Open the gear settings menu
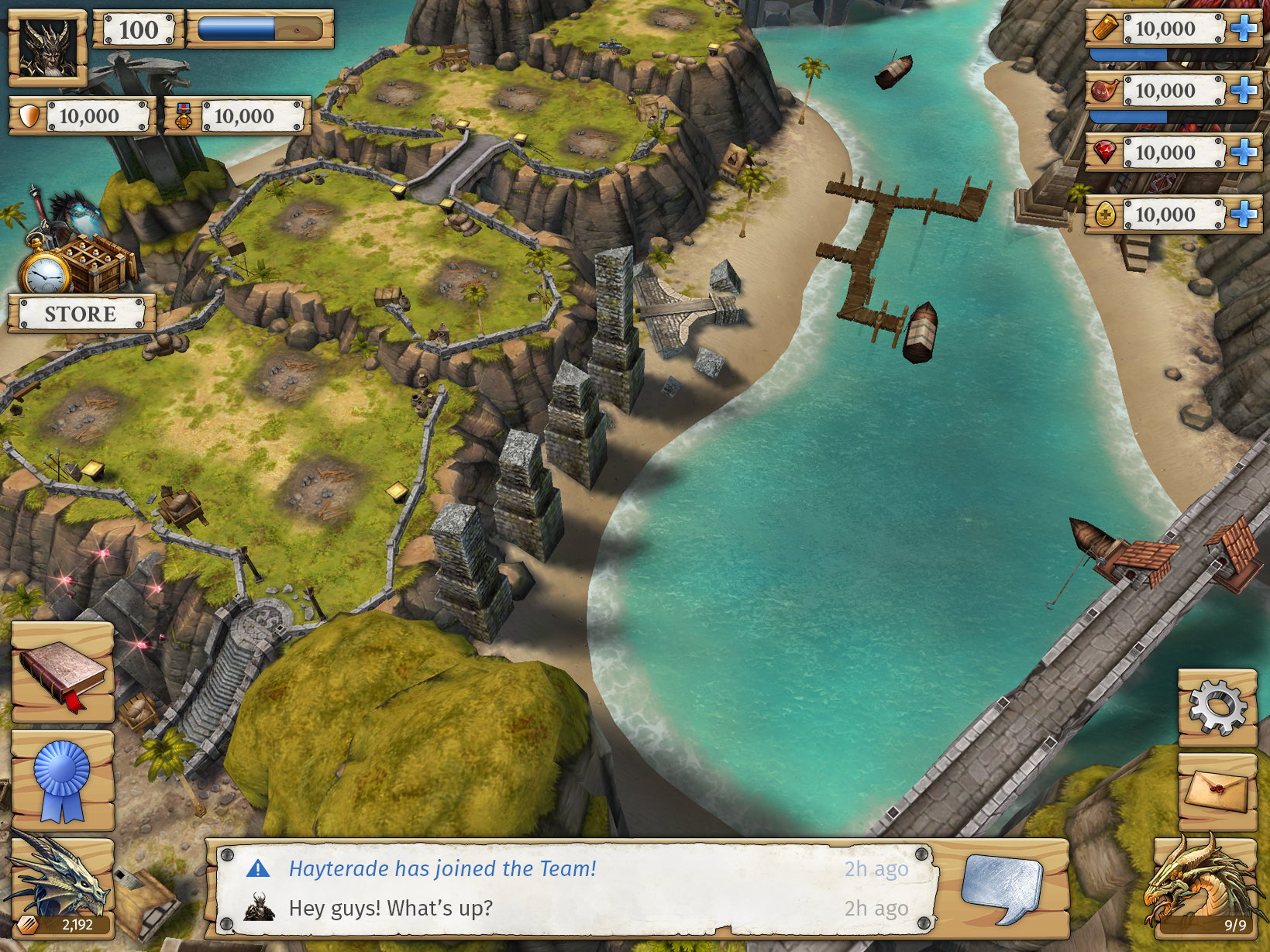This screenshot has height=952, width=1270. (x=1217, y=706)
